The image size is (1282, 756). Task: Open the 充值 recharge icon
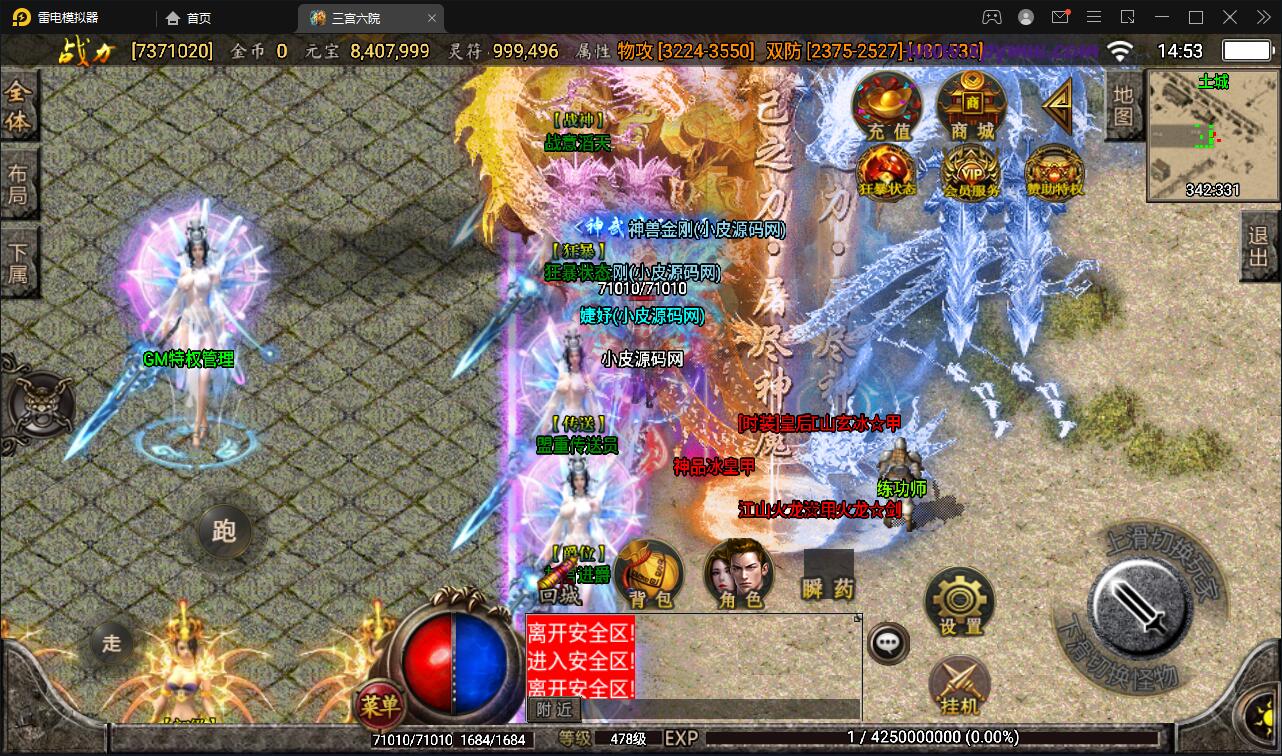tap(886, 104)
